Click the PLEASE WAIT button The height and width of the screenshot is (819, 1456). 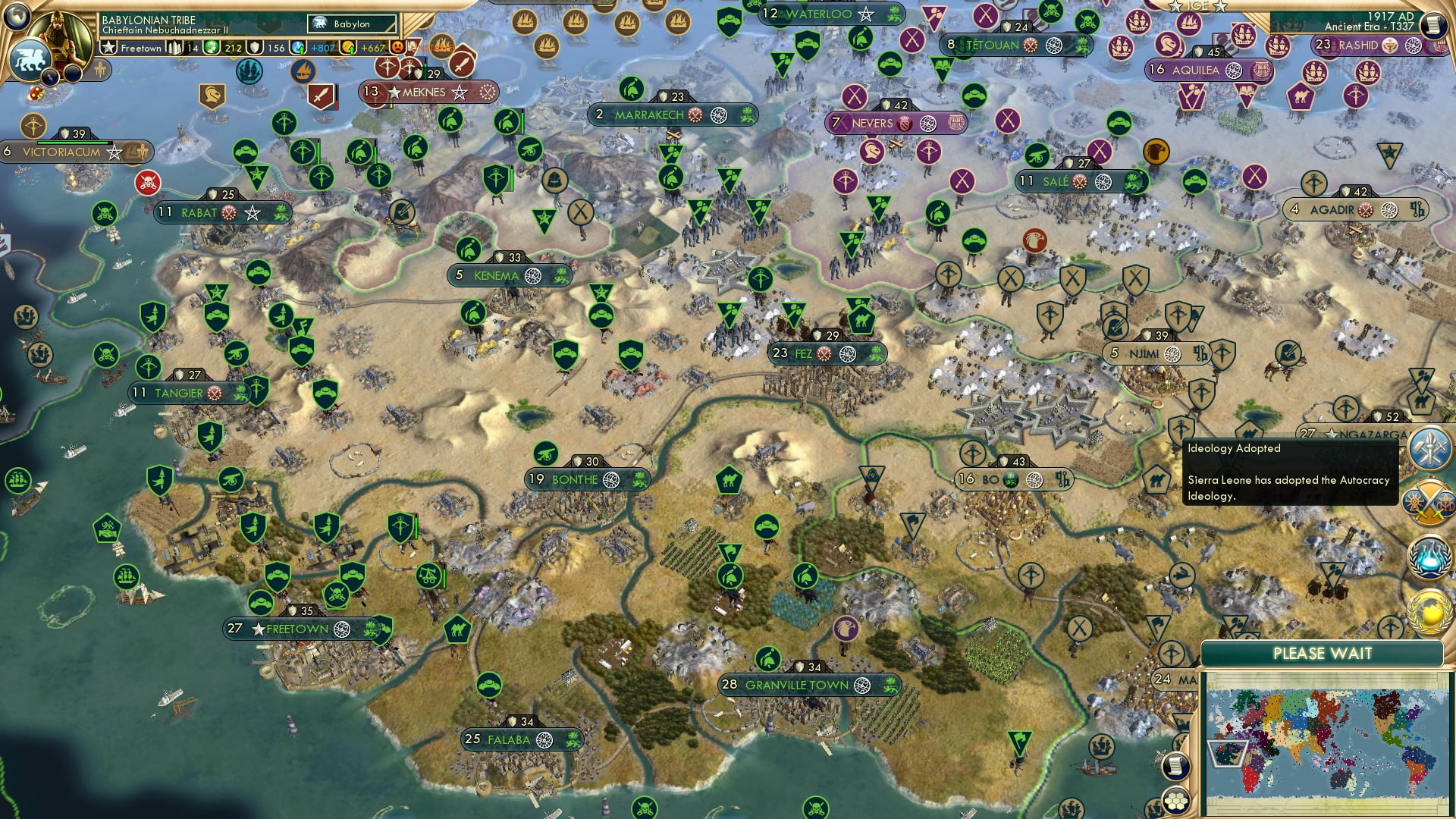[x=1323, y=652]
